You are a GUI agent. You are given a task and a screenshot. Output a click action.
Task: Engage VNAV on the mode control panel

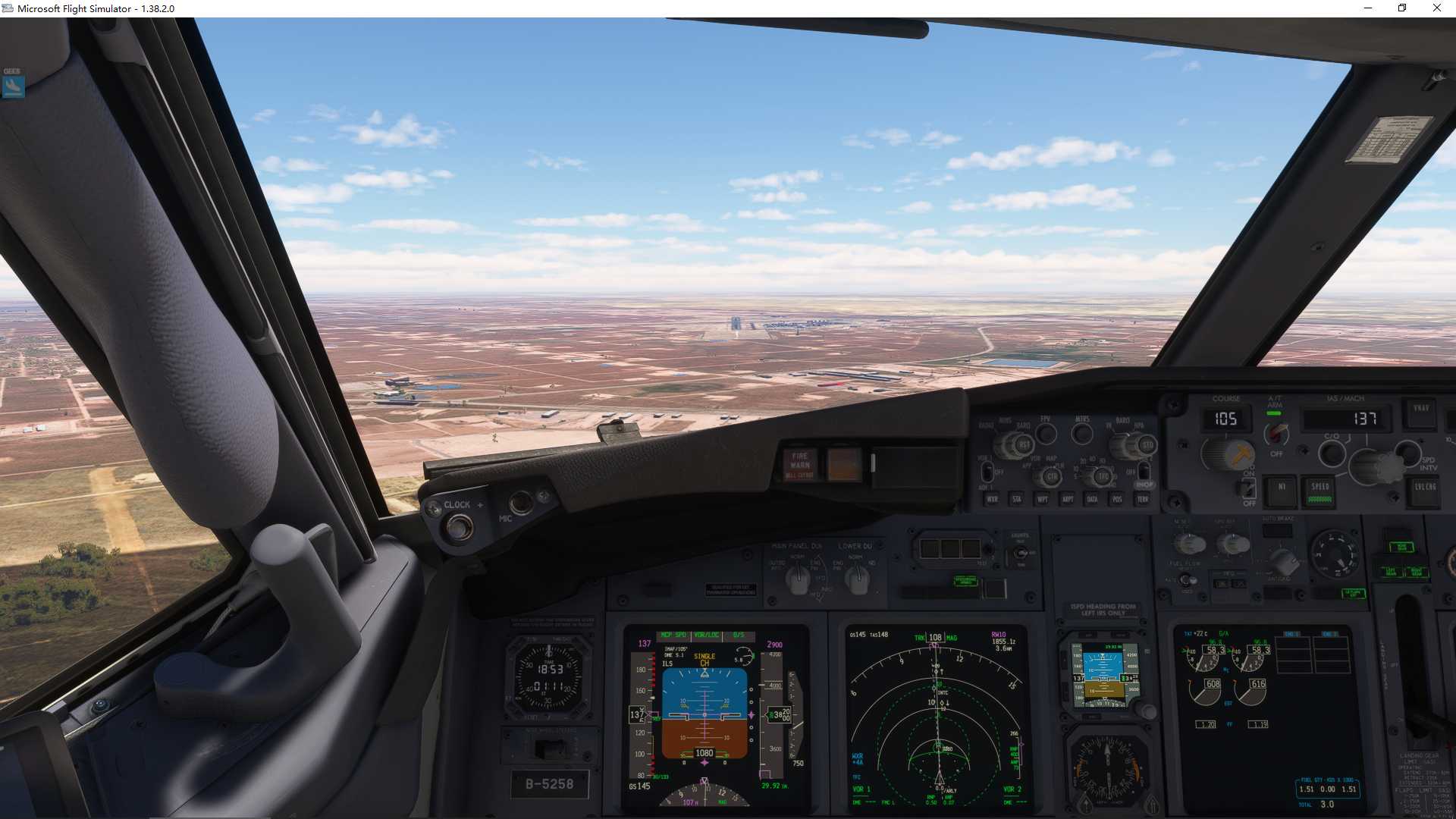1422,409
